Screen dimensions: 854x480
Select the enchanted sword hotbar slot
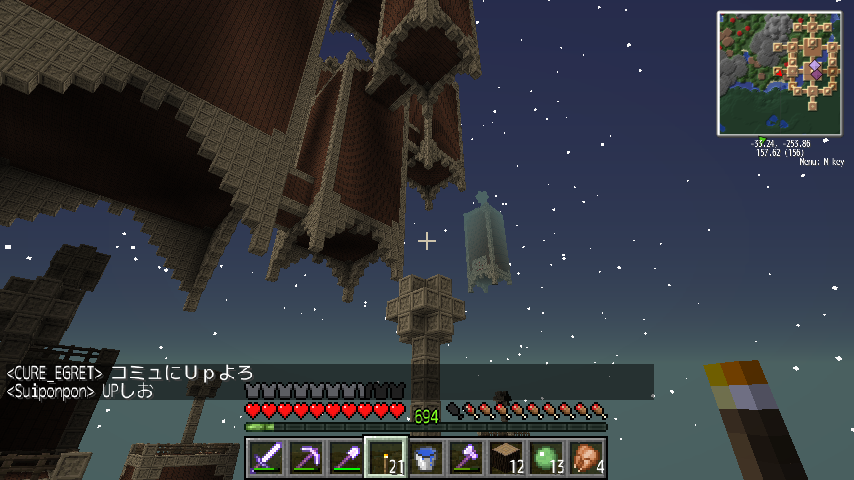[266, 458]
